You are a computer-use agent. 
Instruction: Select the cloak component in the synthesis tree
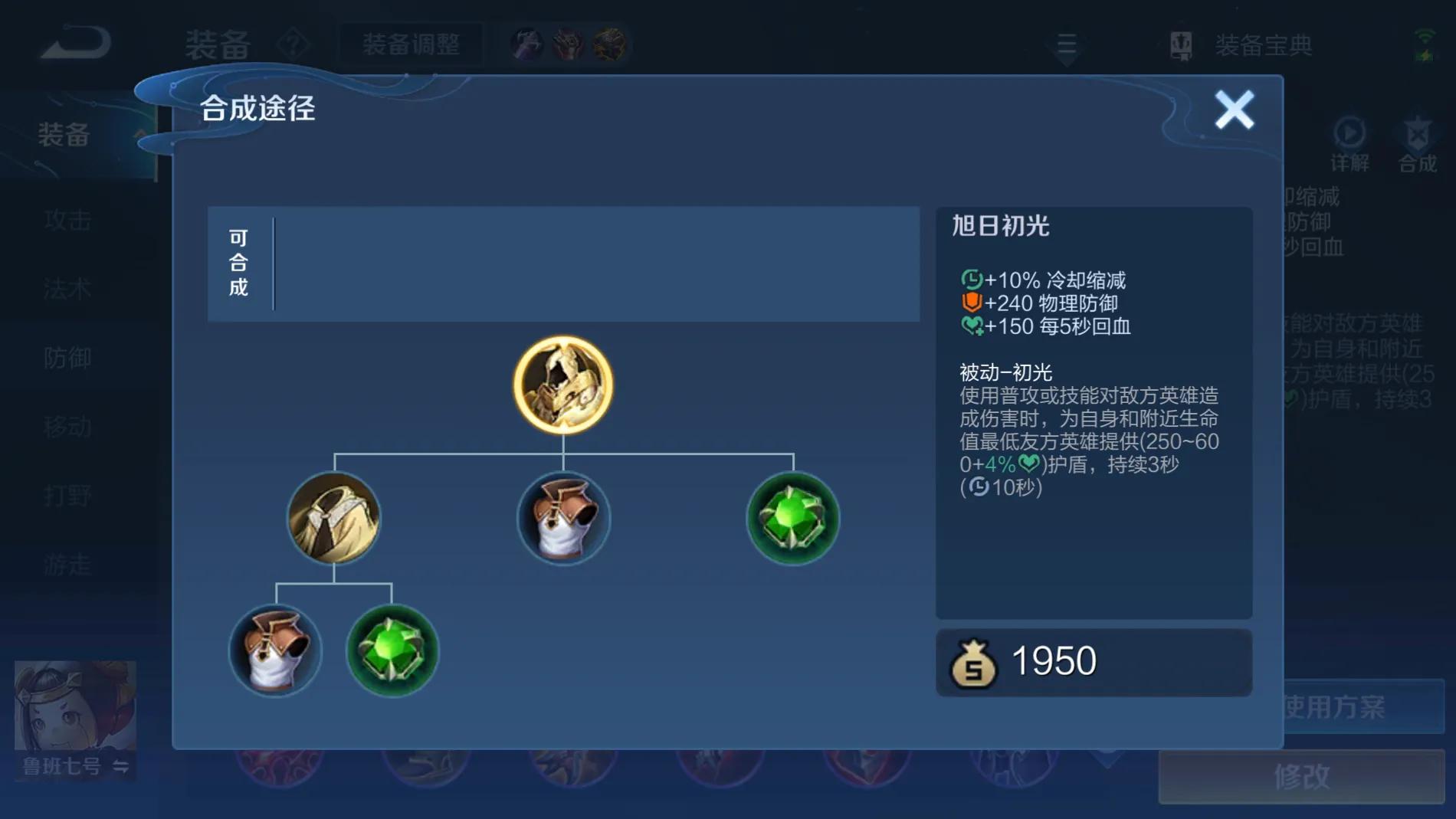(335, 519)
